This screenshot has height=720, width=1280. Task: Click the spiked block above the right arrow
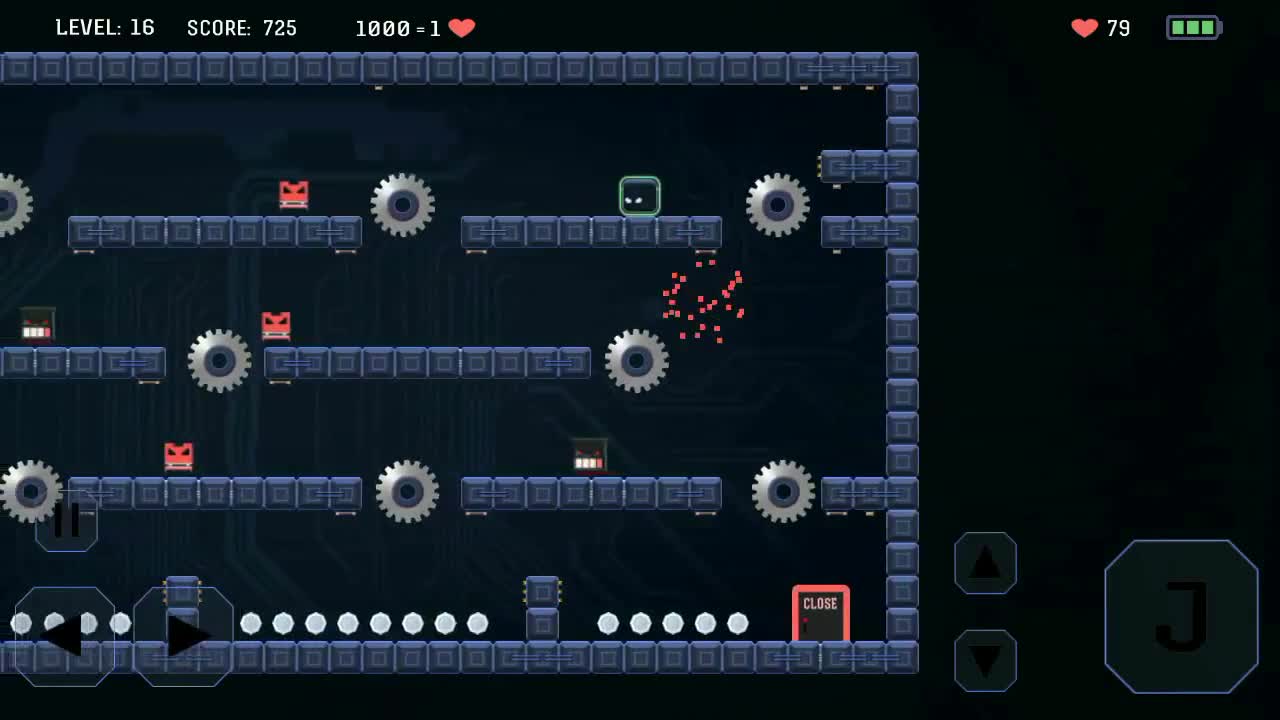point(182,592)
